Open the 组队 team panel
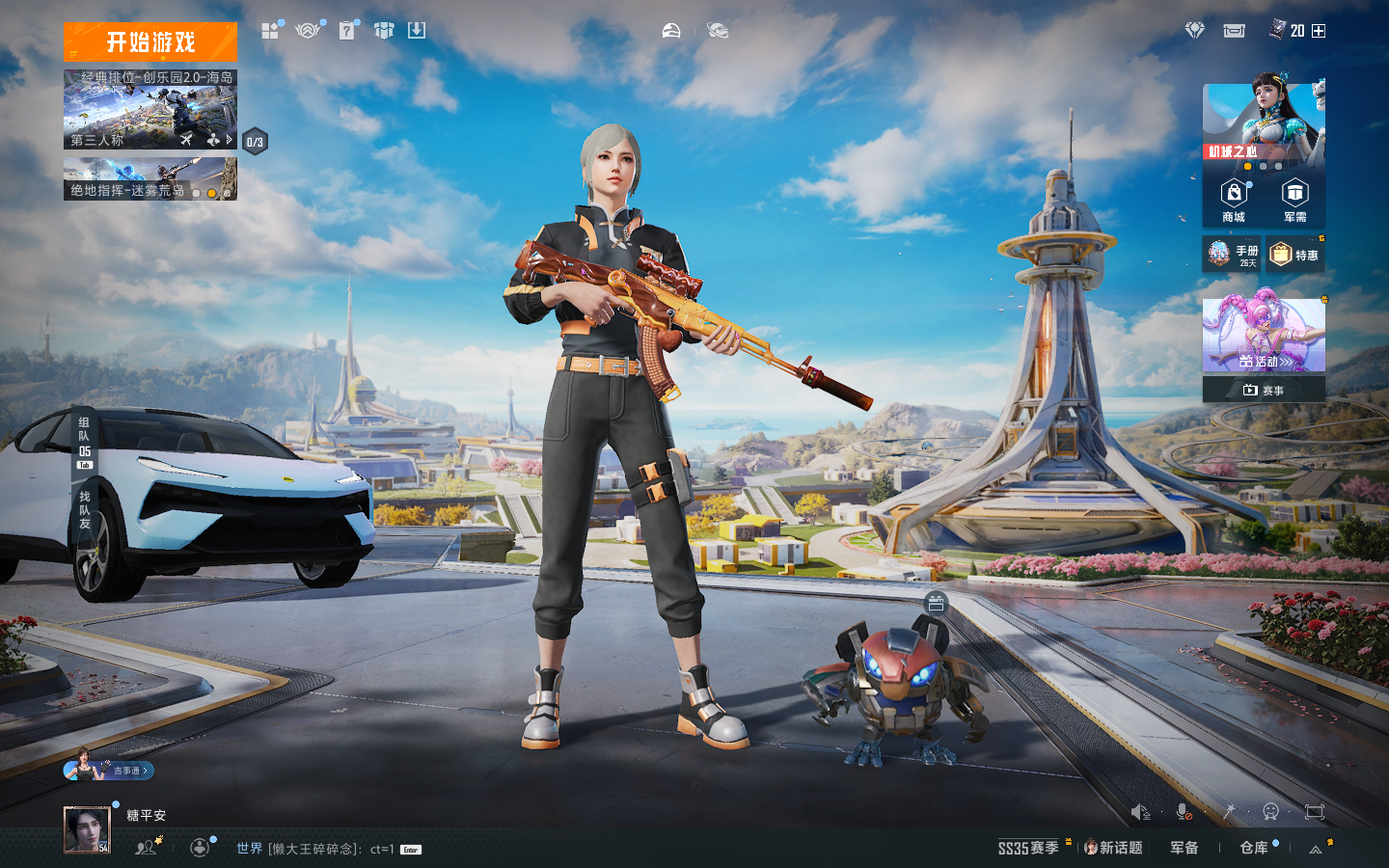The width and height of the screenshot is (1389, 868). click(x=85, y=443)
